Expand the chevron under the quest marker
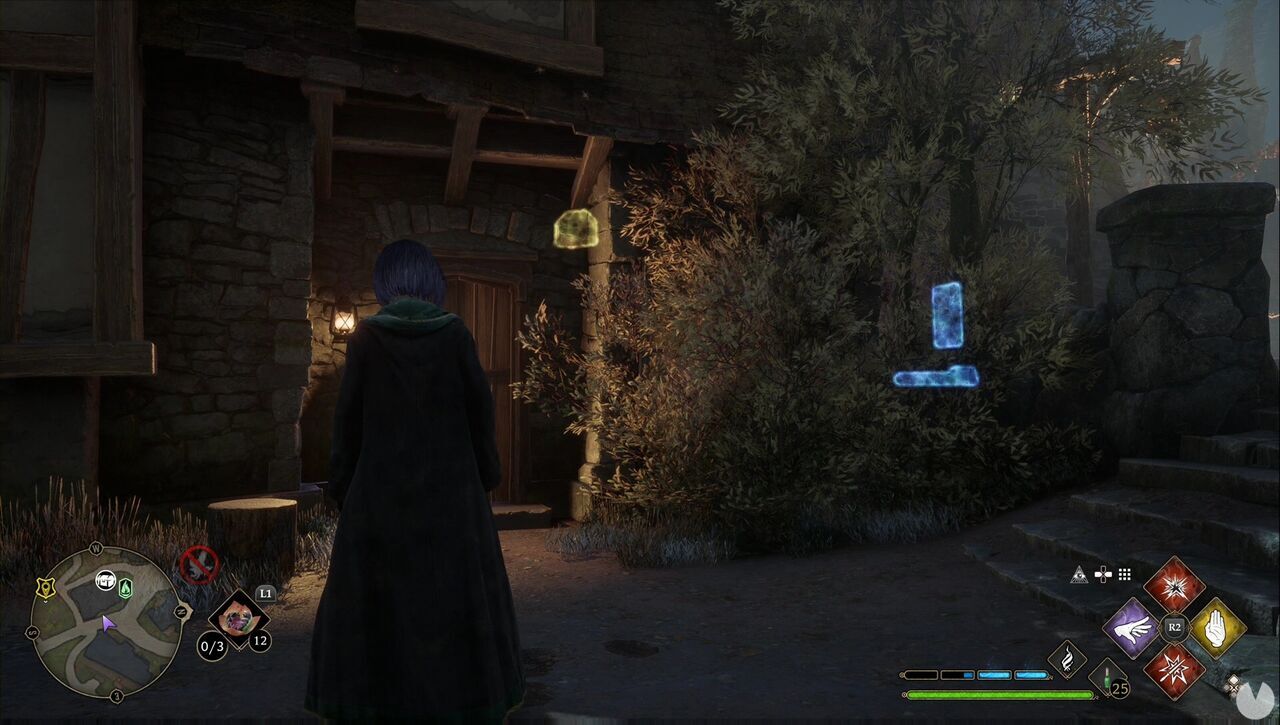Screen dimensions: 1280x725 45,601
